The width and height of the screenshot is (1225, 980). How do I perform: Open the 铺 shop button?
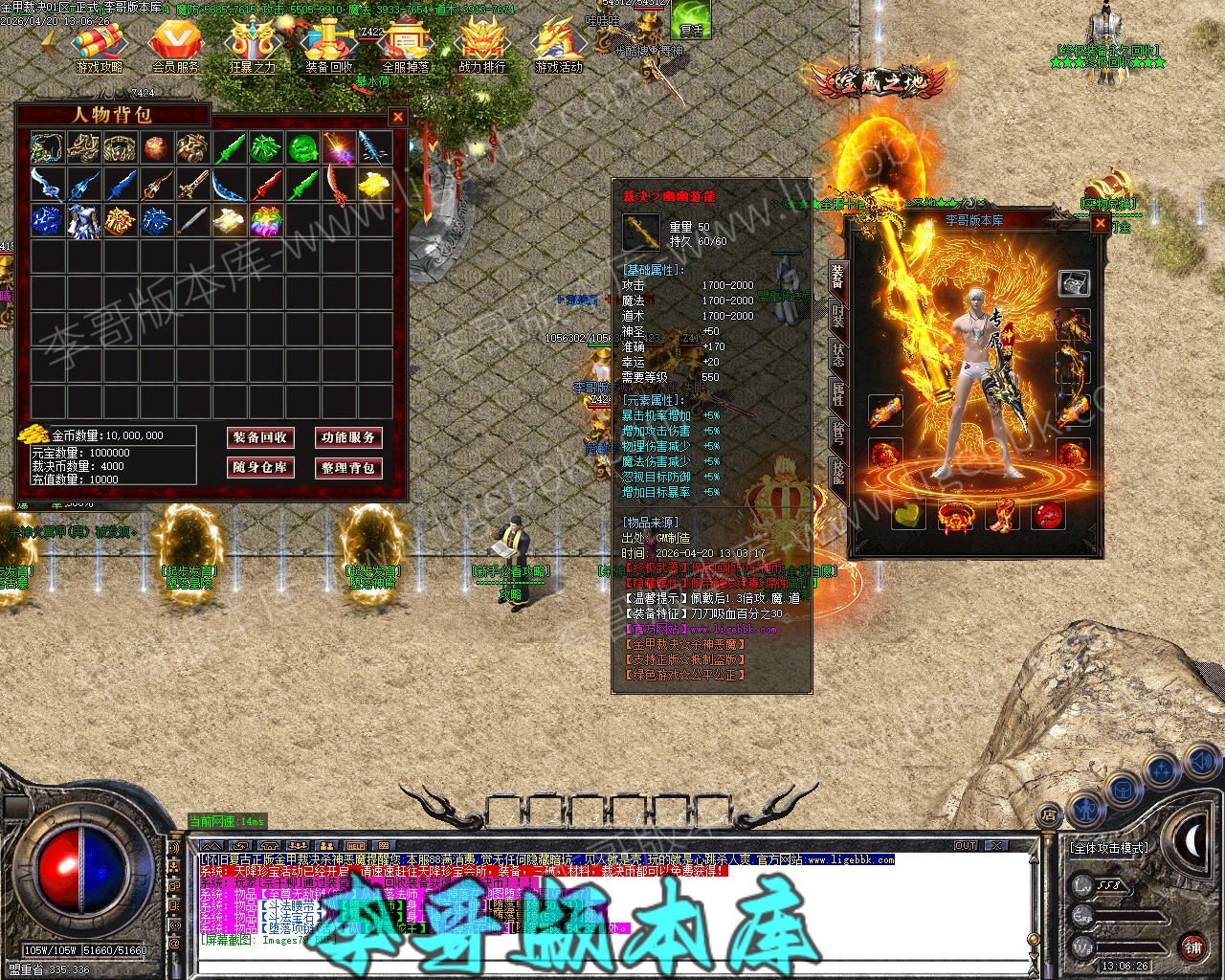pos(1192,947)
